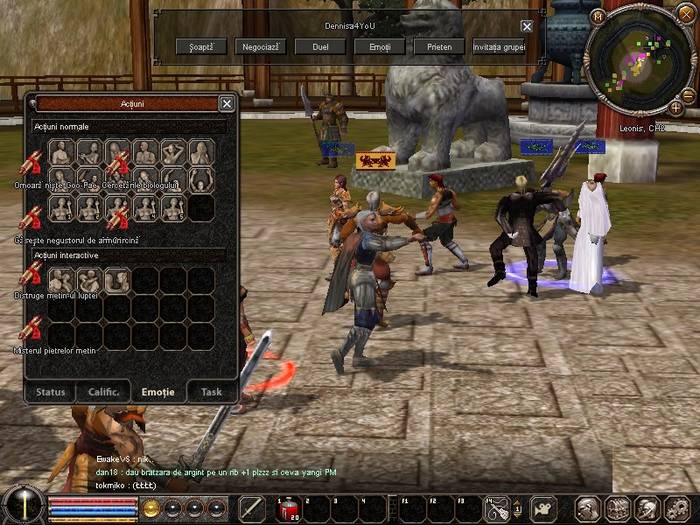Open the quest scroll 'Distruge metin-ul luptei'
700x525 pixels.
click(x=30, y=277)
